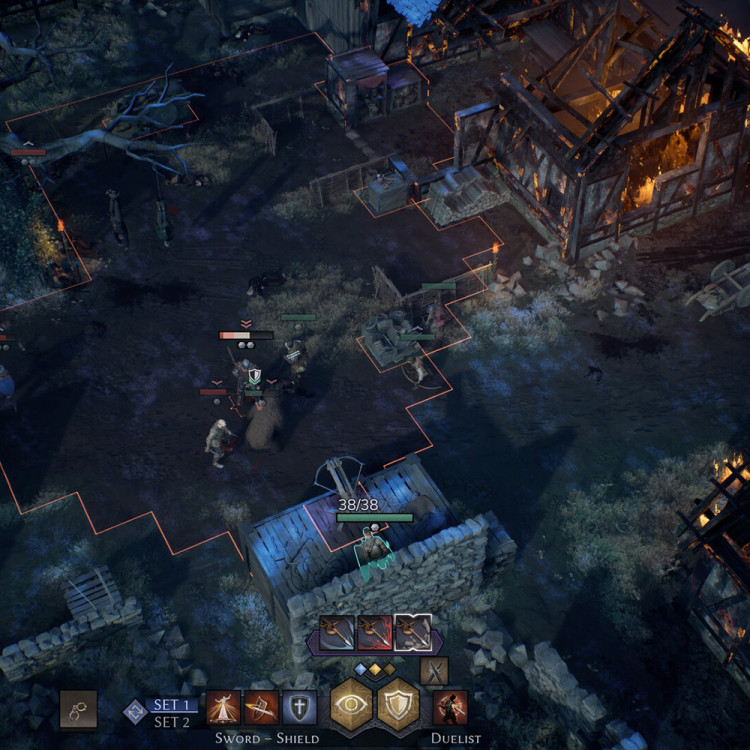Activate the cross shield defensive ability
Screen dimensions: 750x750
click(299, 708)
